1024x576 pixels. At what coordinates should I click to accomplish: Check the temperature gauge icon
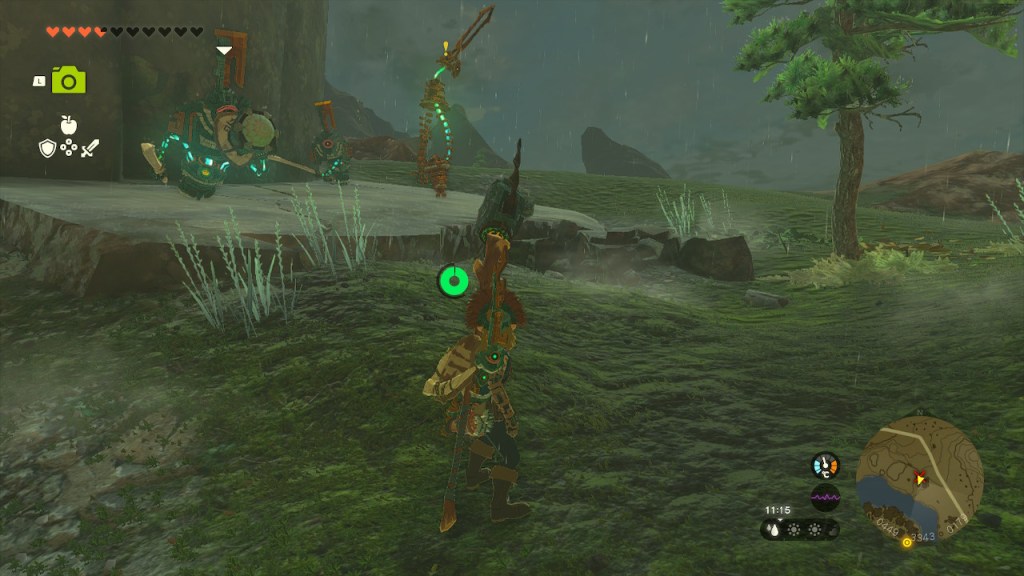[825, 465]
